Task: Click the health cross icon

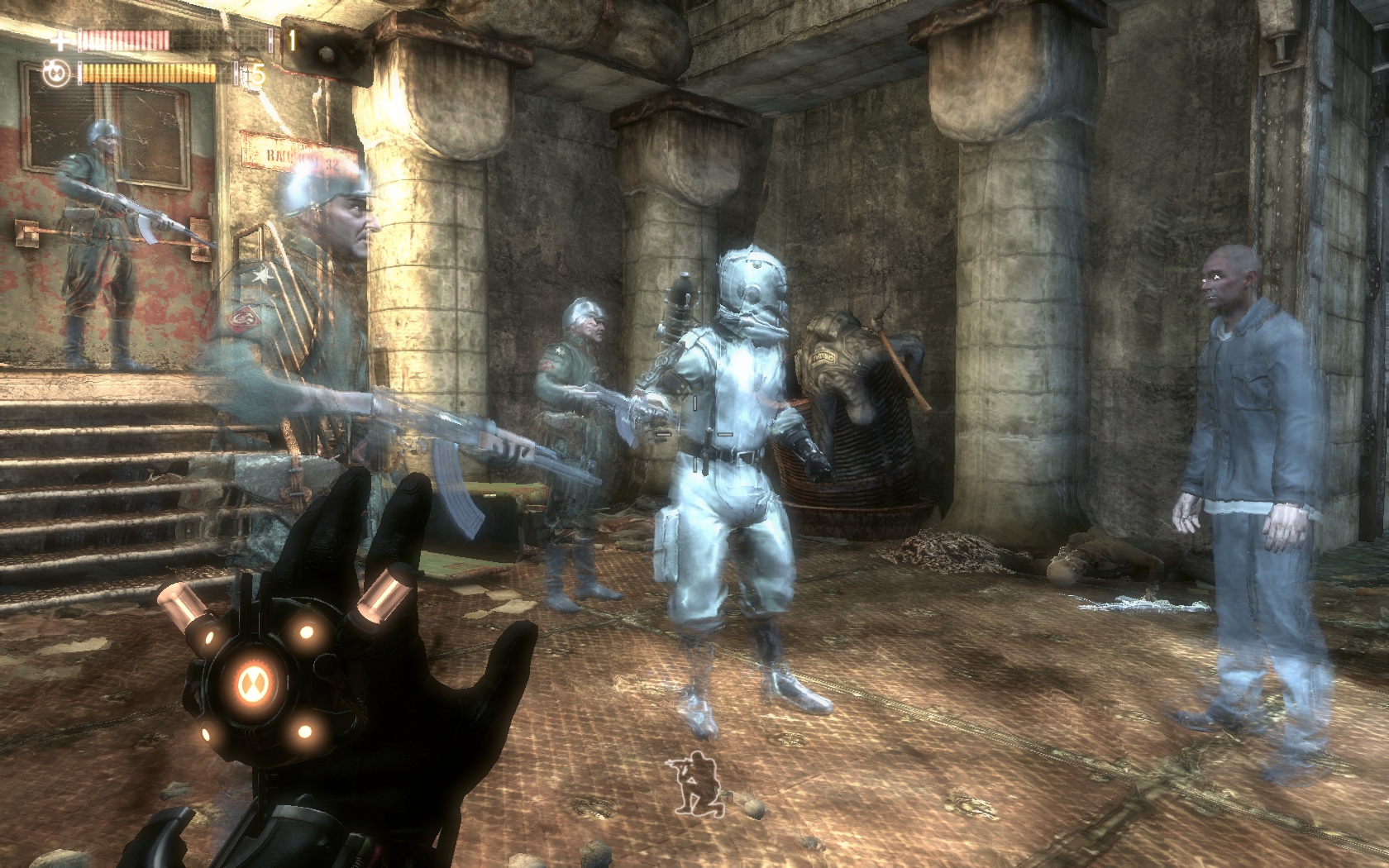Action: point(61,39)
